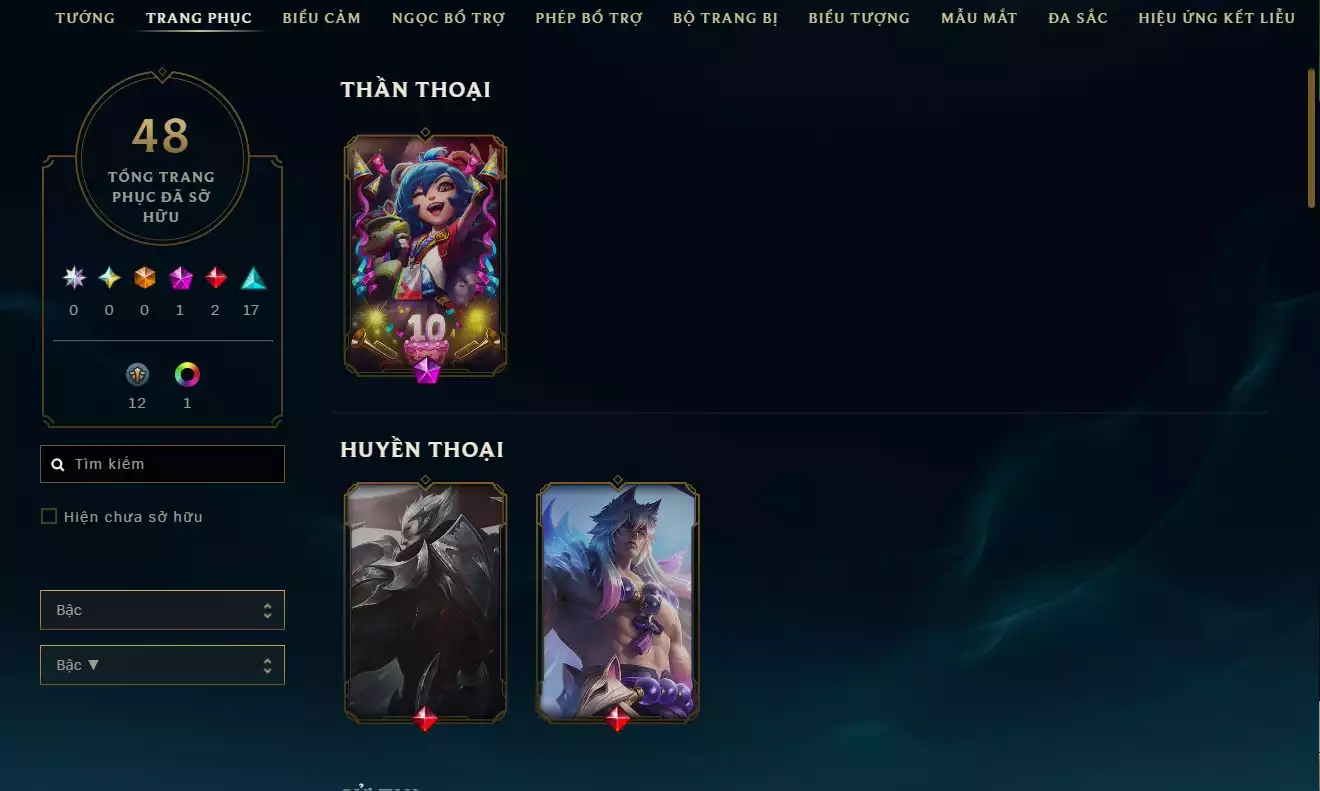
Task: Select the red Legendary gem showing 2
Action: coord(216,278)
